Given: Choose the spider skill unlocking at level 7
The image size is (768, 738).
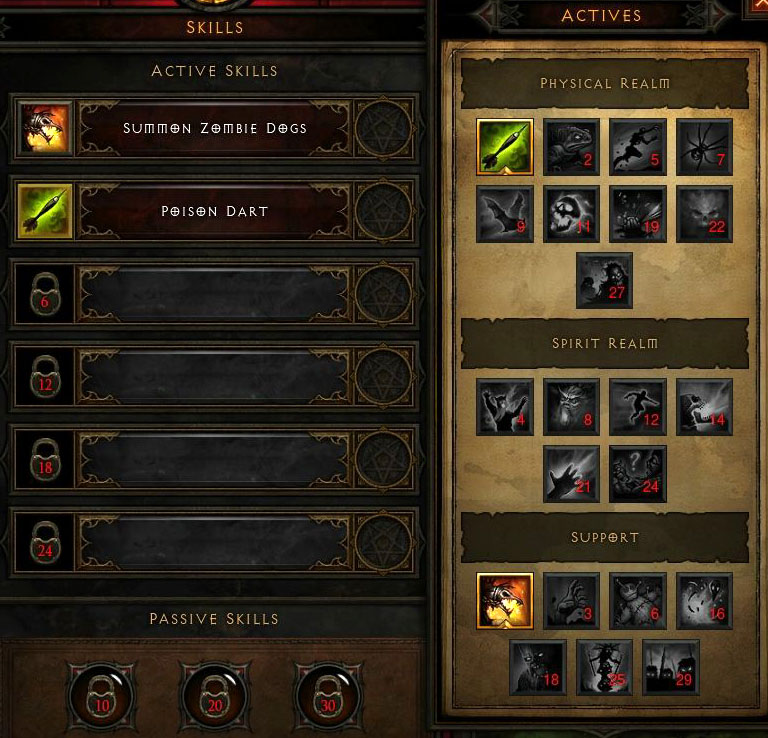Looking at the screenshot, I should pos(705,147).
